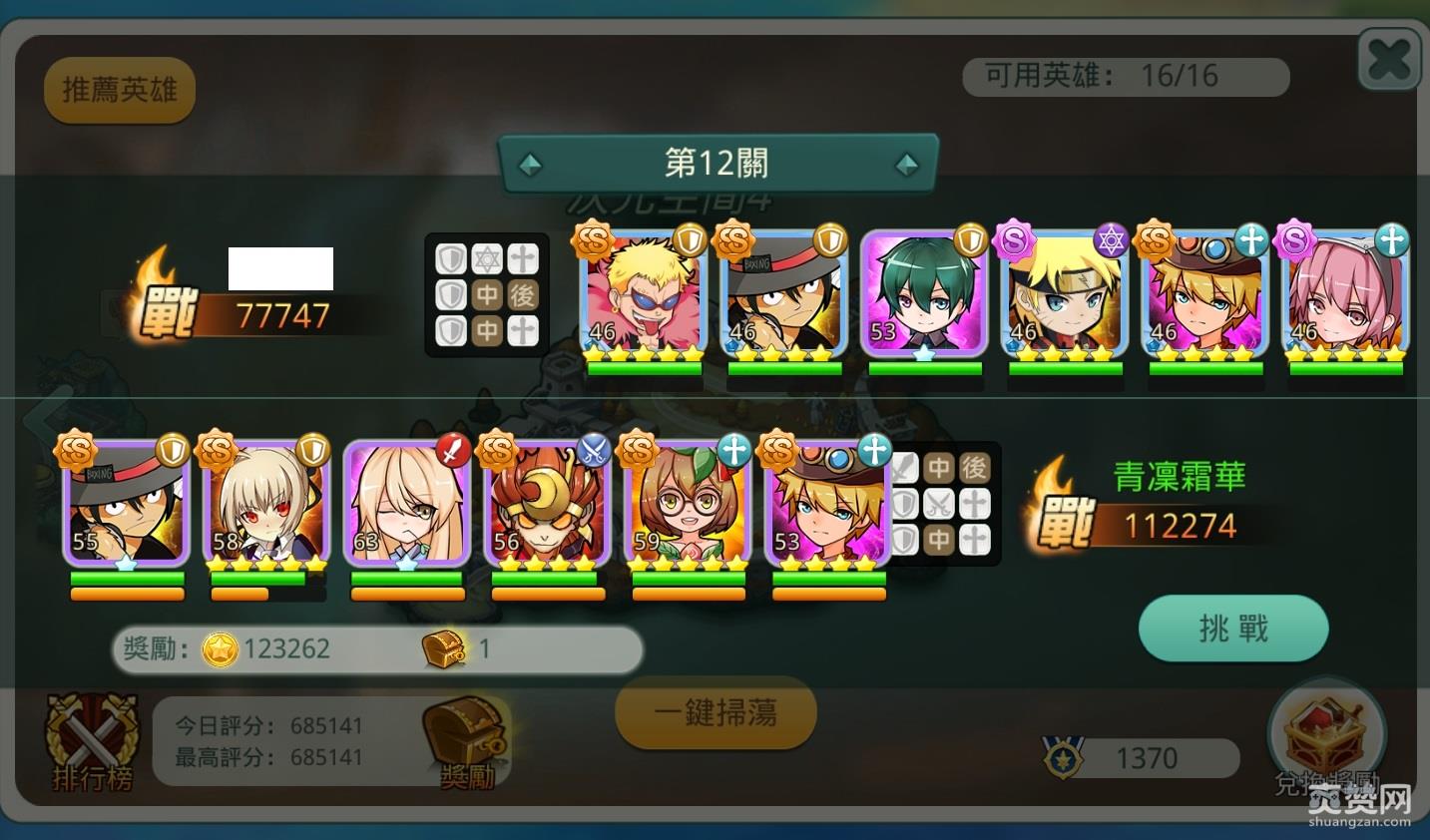Click the gold coin icon in the reward row
Image resolution: width=1430 pixels, height=840 pixels.
tap(222, 648)
